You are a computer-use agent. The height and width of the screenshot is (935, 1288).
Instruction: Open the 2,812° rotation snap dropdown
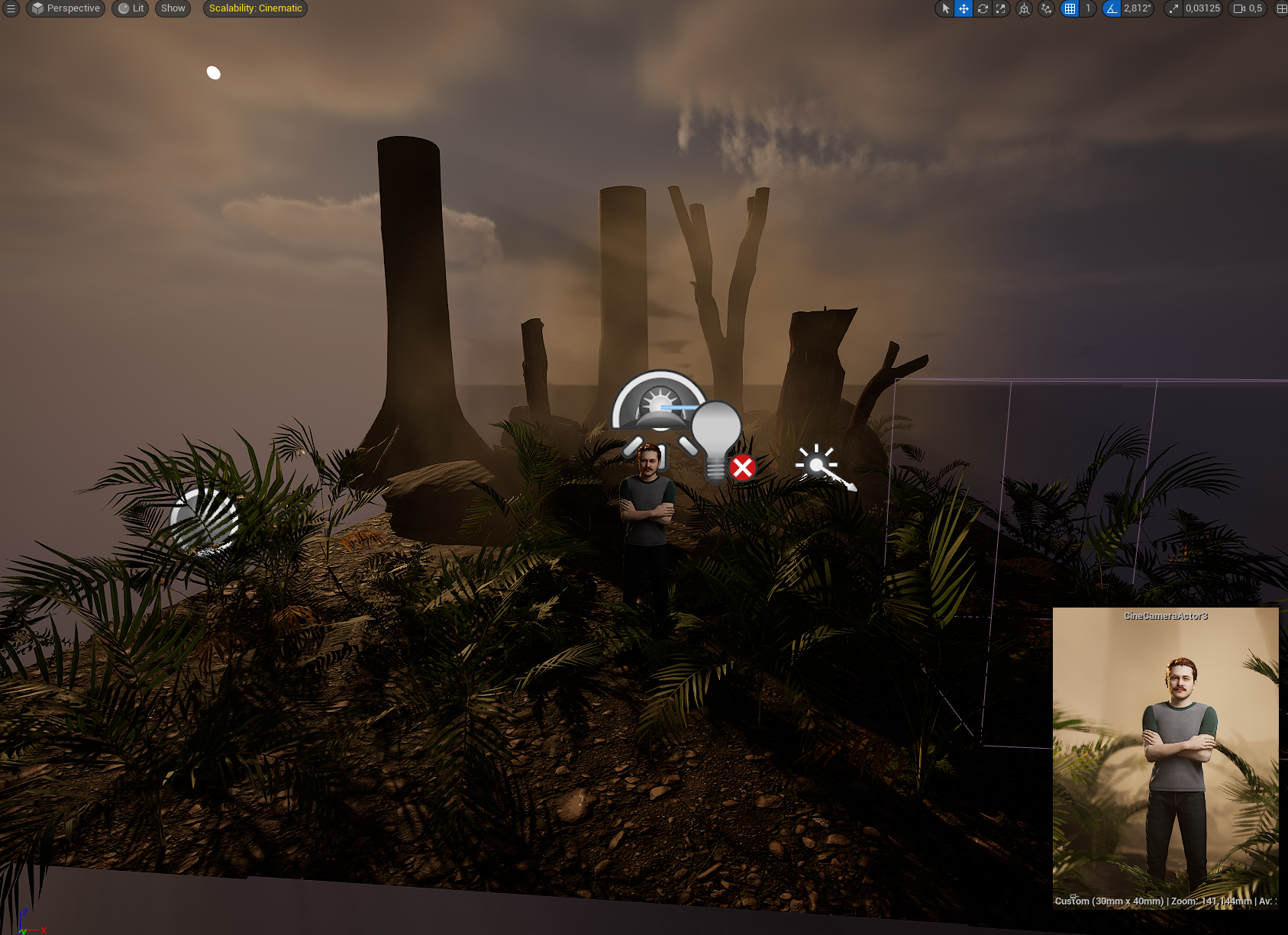point(1137,8)
